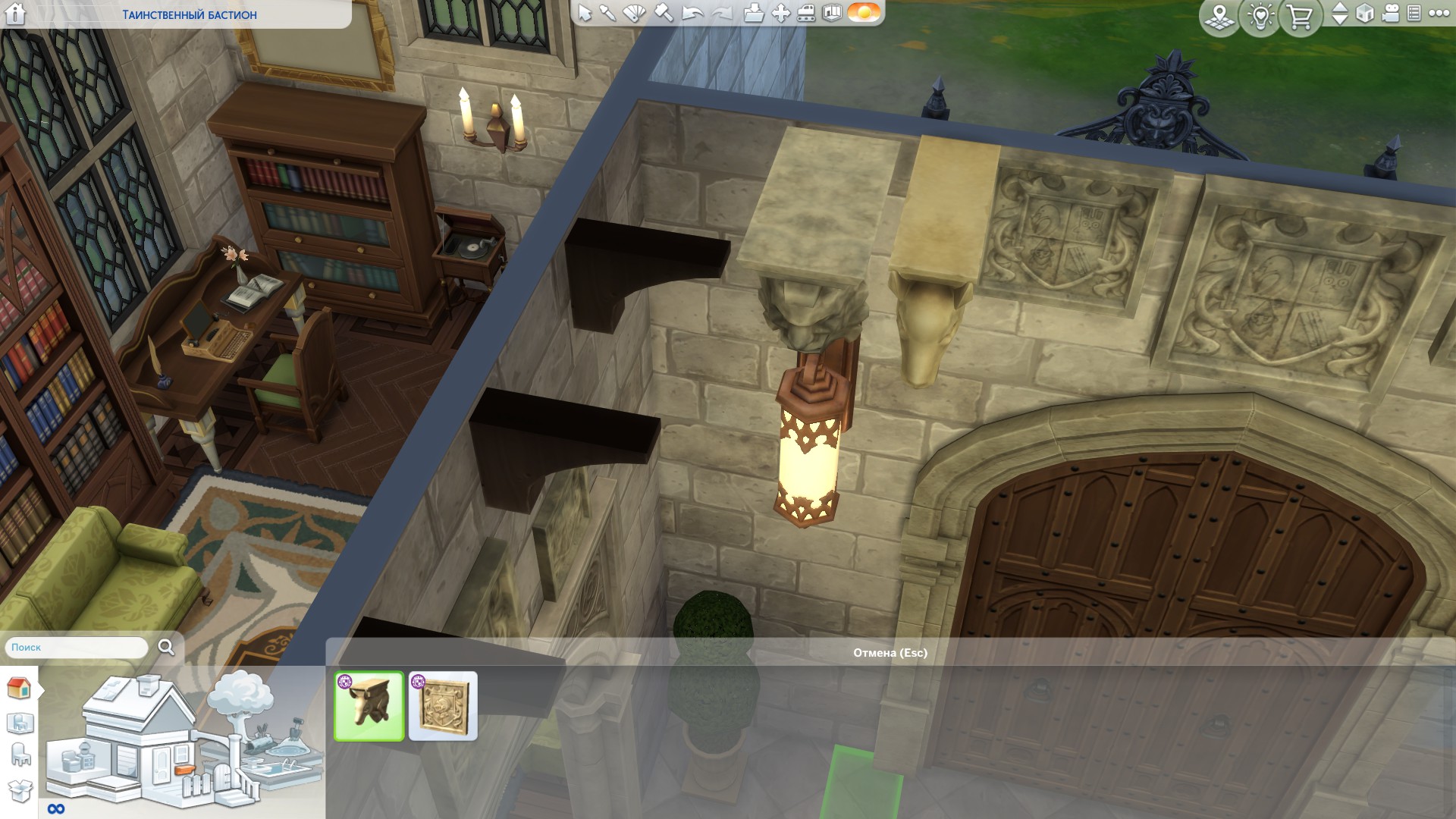Click the Поиск search field
Screen dimensions: 1456x819
pos(77,648)
